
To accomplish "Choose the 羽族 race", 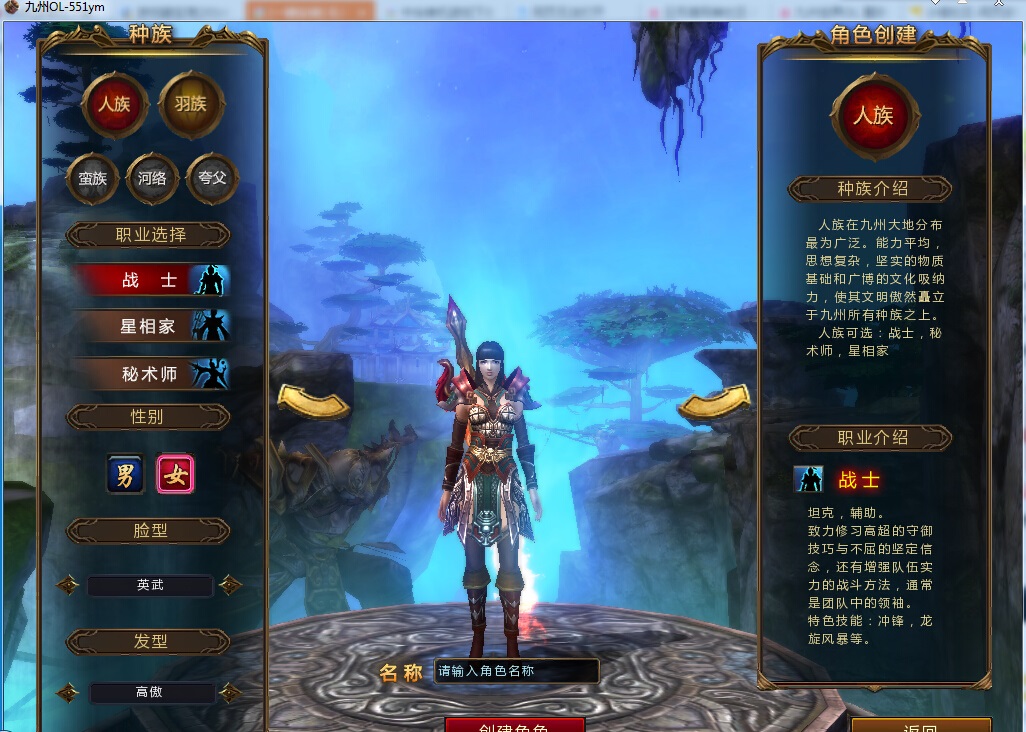I will (x=191, y=104).
